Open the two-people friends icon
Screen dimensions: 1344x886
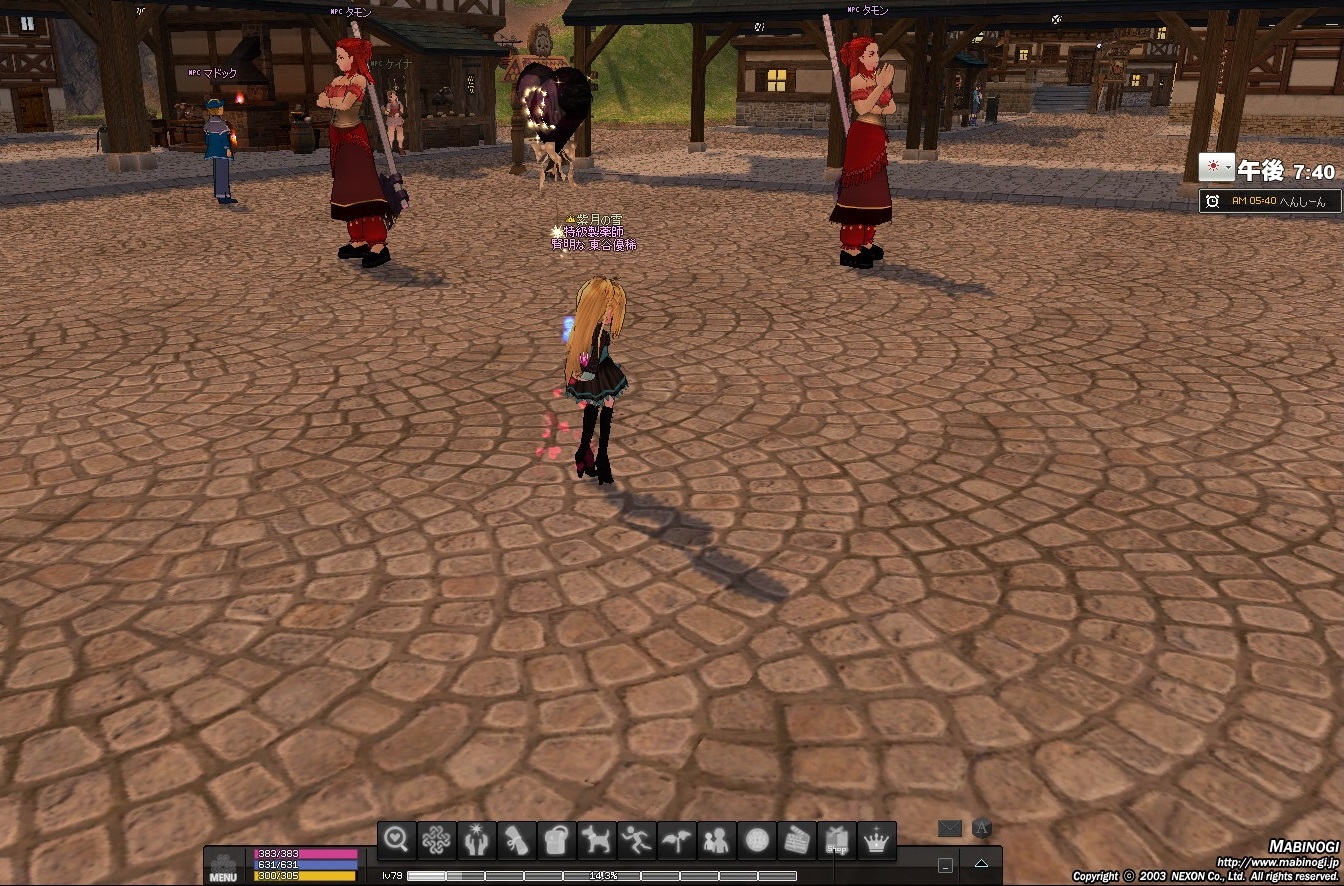pos(717,841)
